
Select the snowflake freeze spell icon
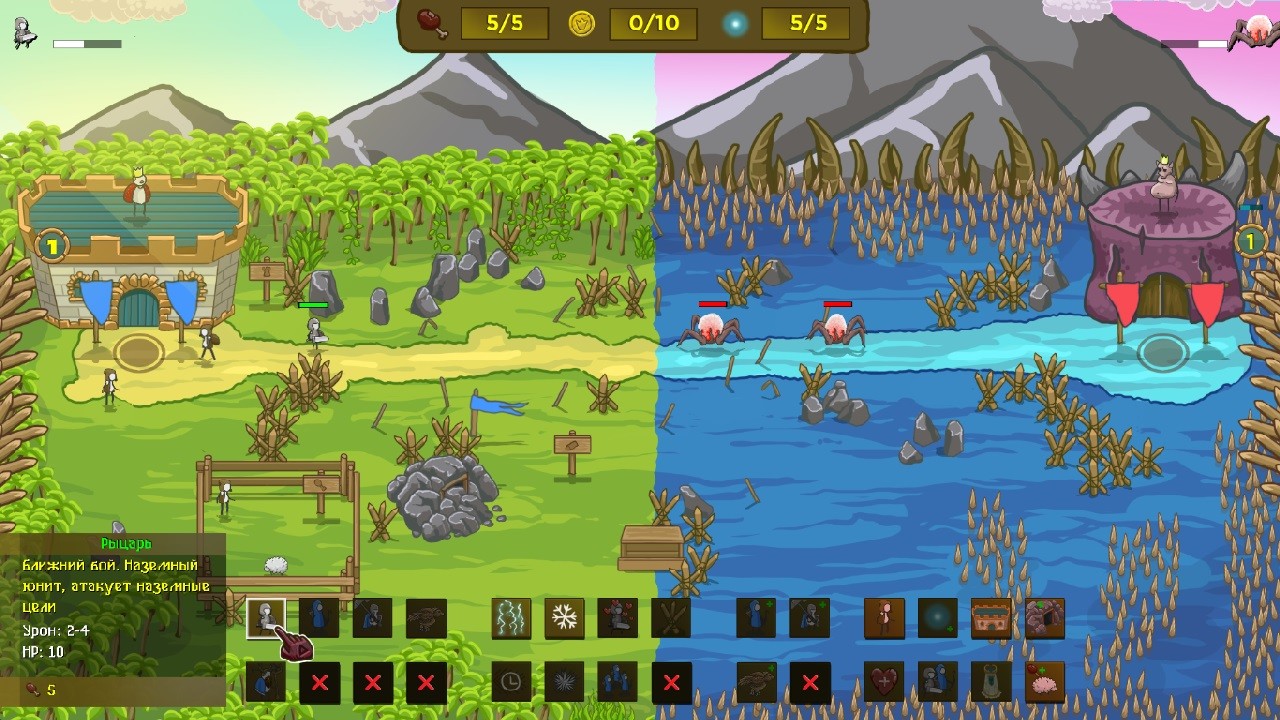click(x=565, y=618)
